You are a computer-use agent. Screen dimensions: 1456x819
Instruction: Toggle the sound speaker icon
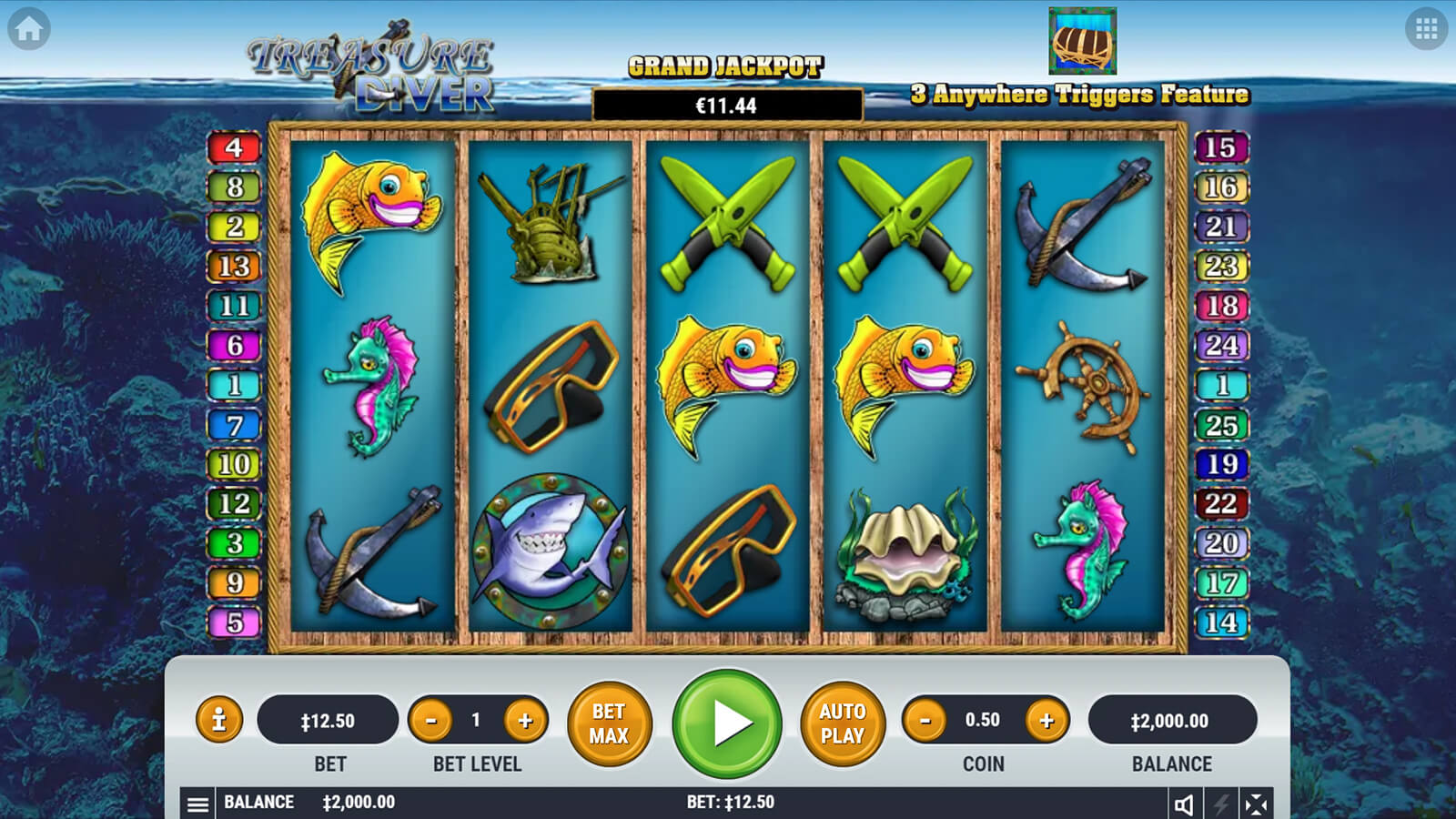click(1184, 804)
